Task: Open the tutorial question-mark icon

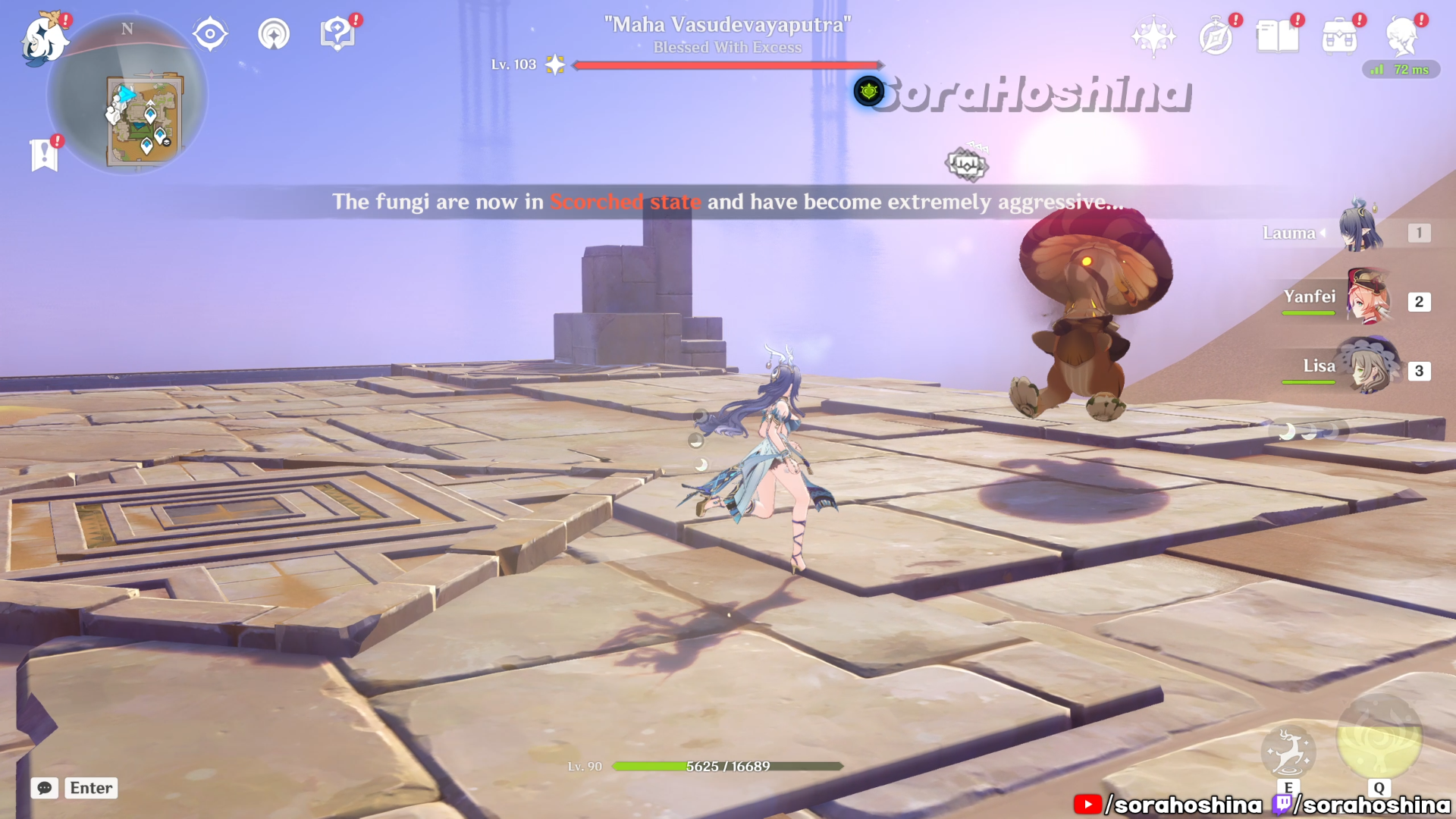Action: [x=337, y=34]
